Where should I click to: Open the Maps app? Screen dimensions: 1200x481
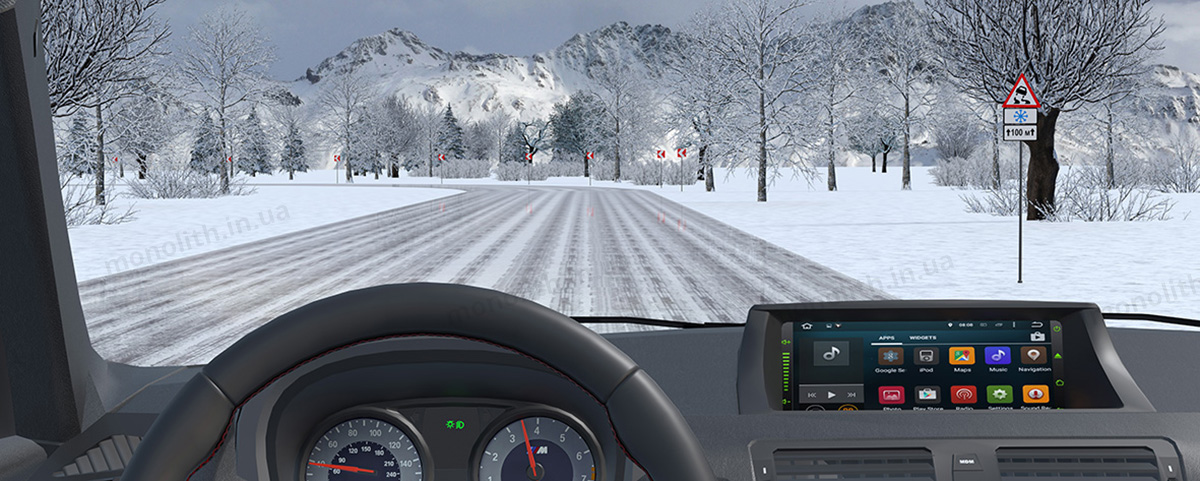[962, 356]
